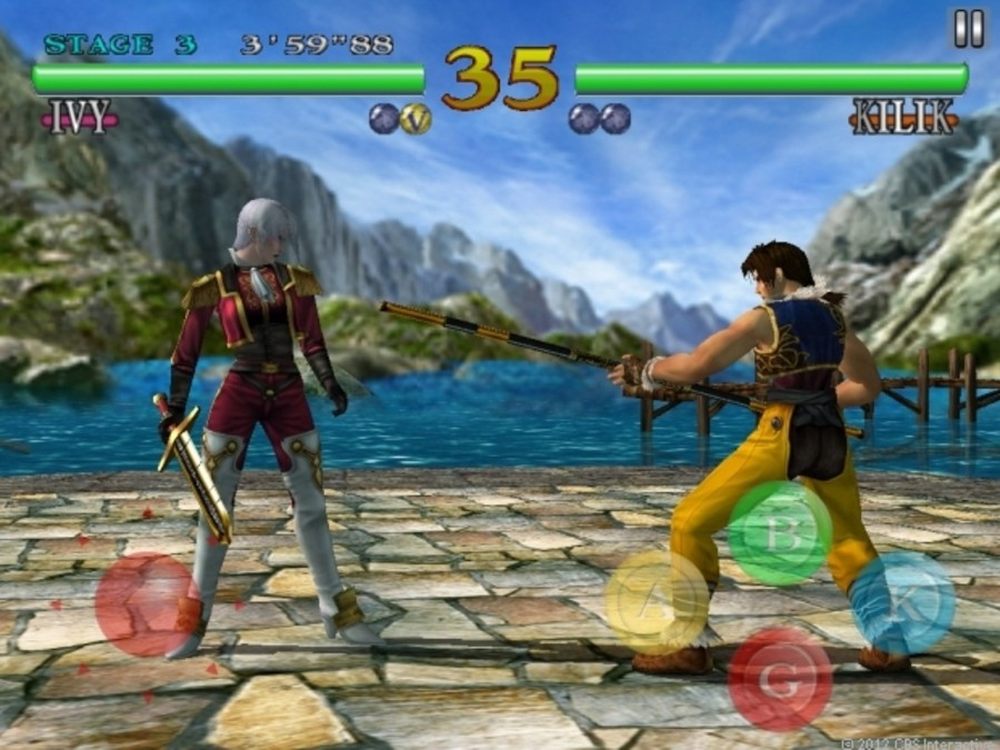Image resolution: width=1000 pixels, height=750 pixels.
Task: Tap the red G guard button
Action: pyautogui.click(x=780, y=679)
